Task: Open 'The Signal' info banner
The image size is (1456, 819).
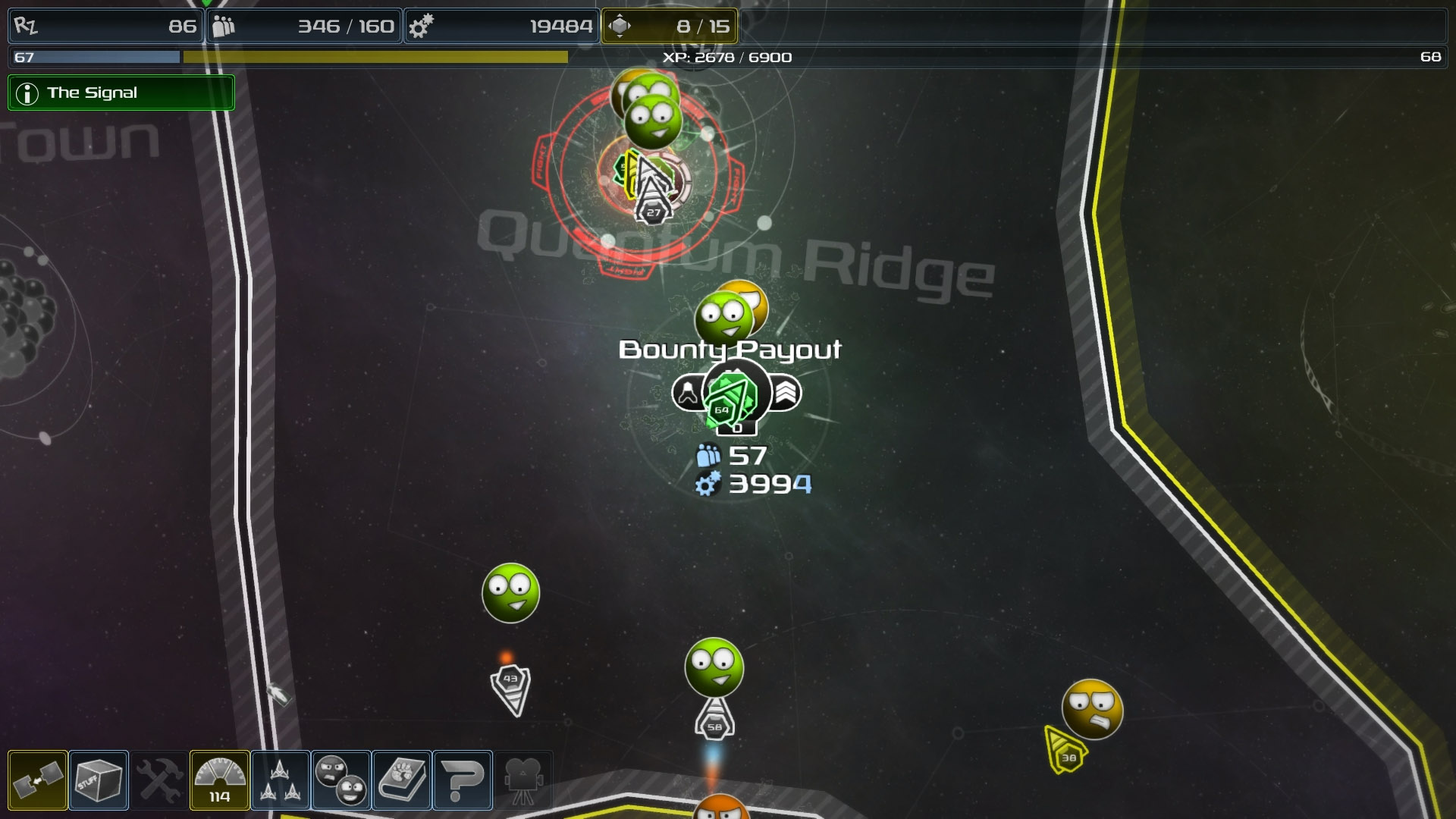Action: (x=121, y=93)
